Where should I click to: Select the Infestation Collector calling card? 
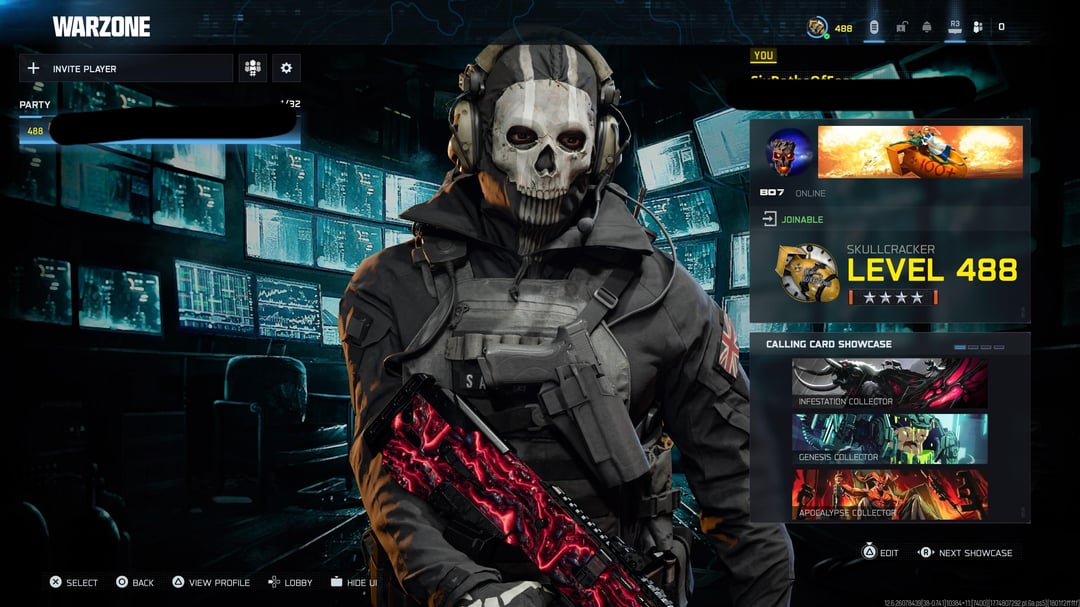tap(889, 383)
